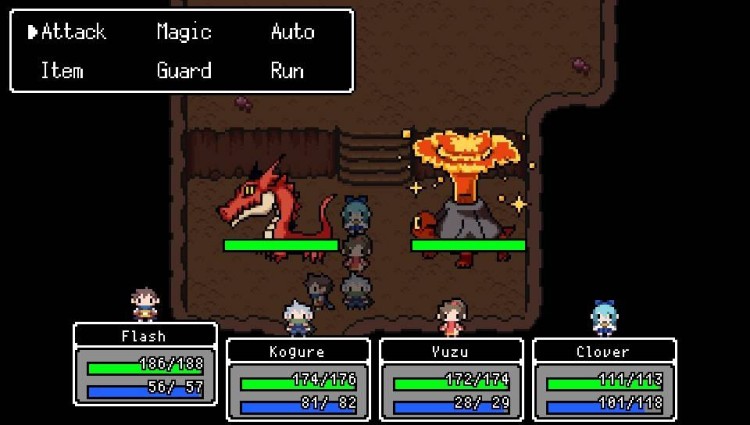Choose the Auto battle option

(292, 32)
